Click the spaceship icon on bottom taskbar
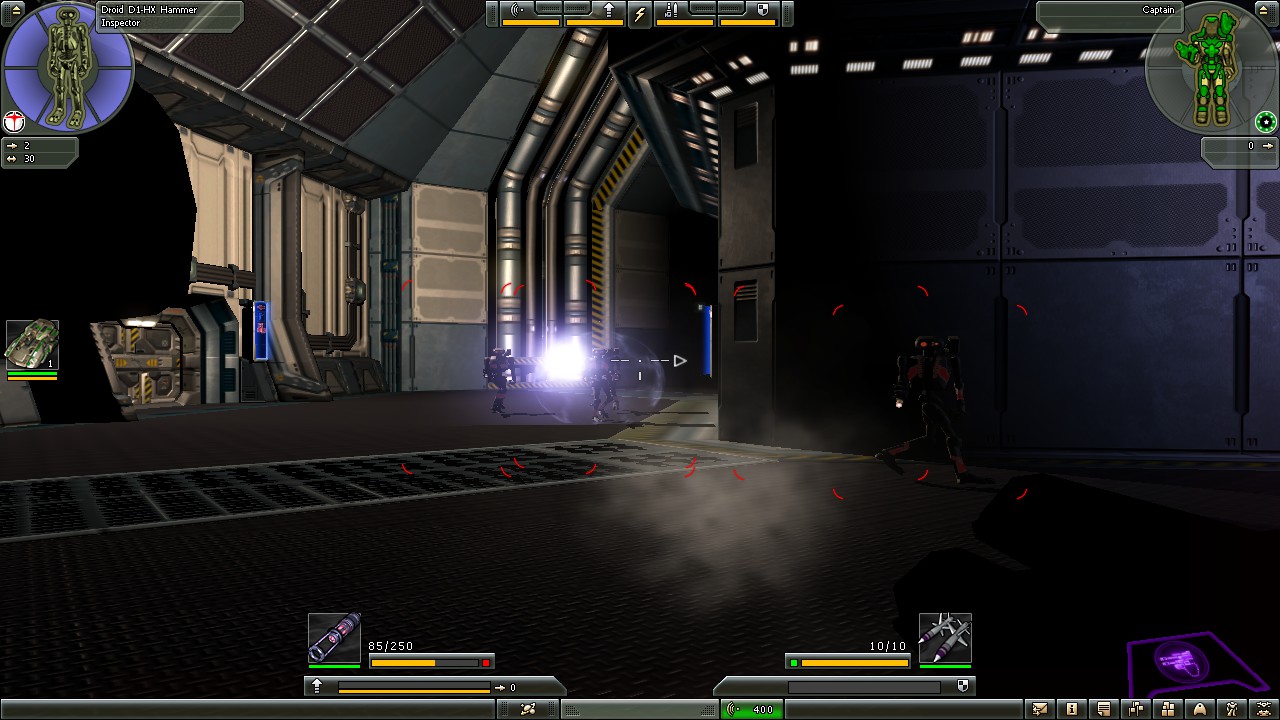The height and width of the screenshot is (720, 1280). (1199, 710)
